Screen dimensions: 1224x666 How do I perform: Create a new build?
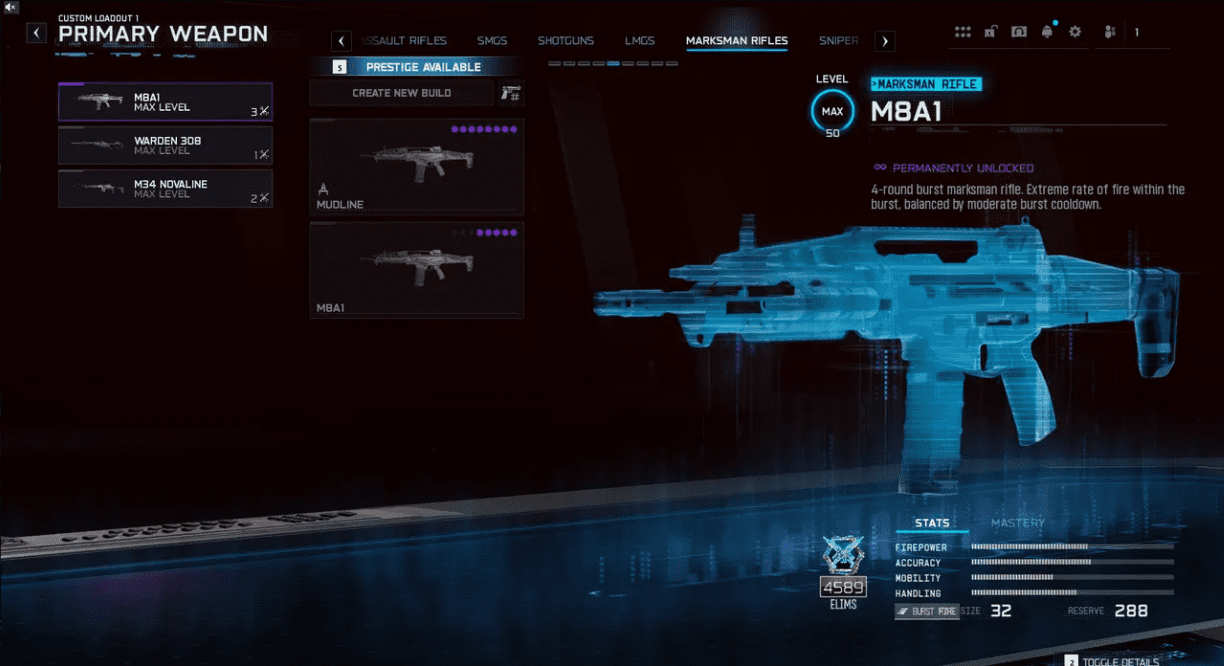point(401,93)
